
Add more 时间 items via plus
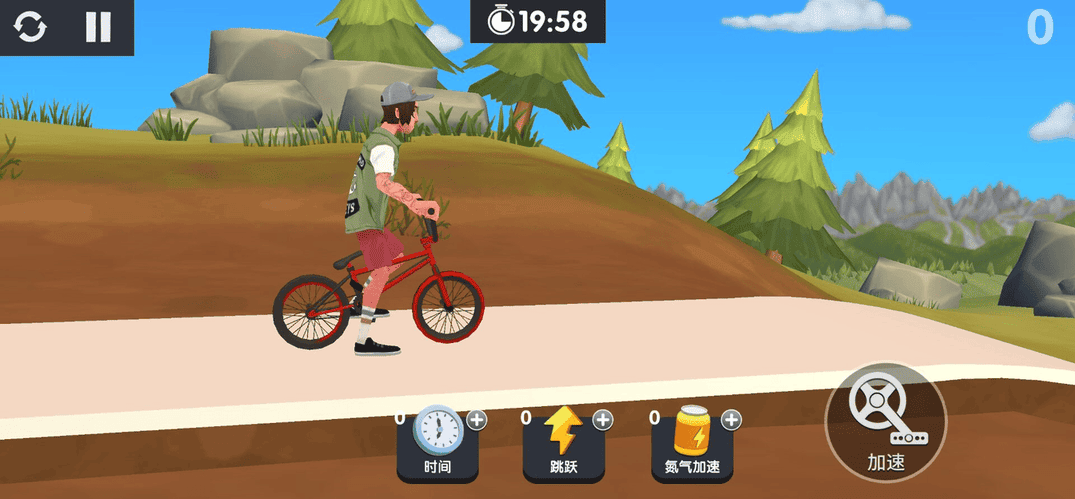[477, 420]
